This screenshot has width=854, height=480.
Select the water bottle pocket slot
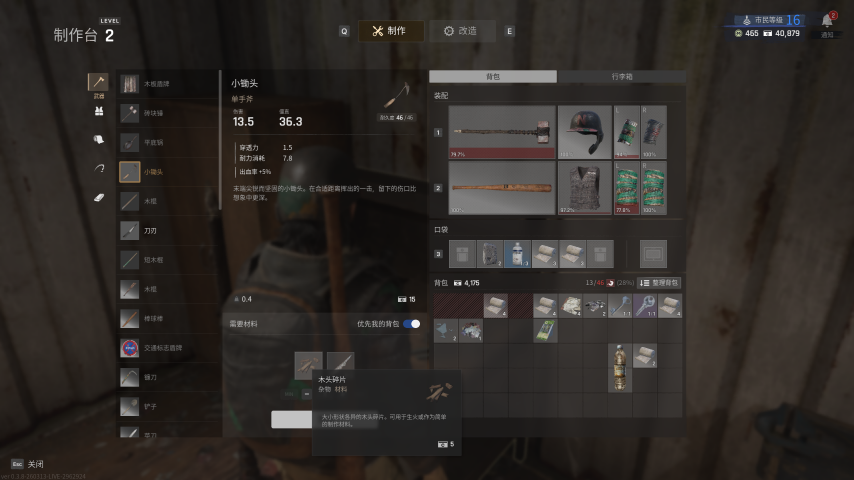tap(515, 254)
